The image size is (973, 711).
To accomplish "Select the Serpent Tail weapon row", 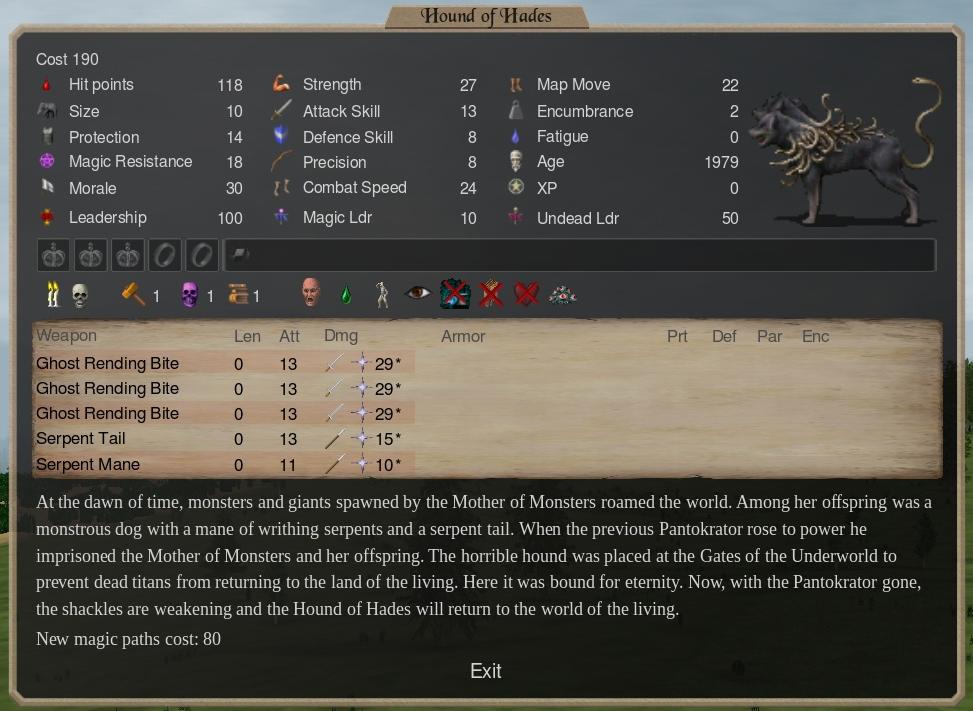I will pyautogui.click(x=81, y=439).
